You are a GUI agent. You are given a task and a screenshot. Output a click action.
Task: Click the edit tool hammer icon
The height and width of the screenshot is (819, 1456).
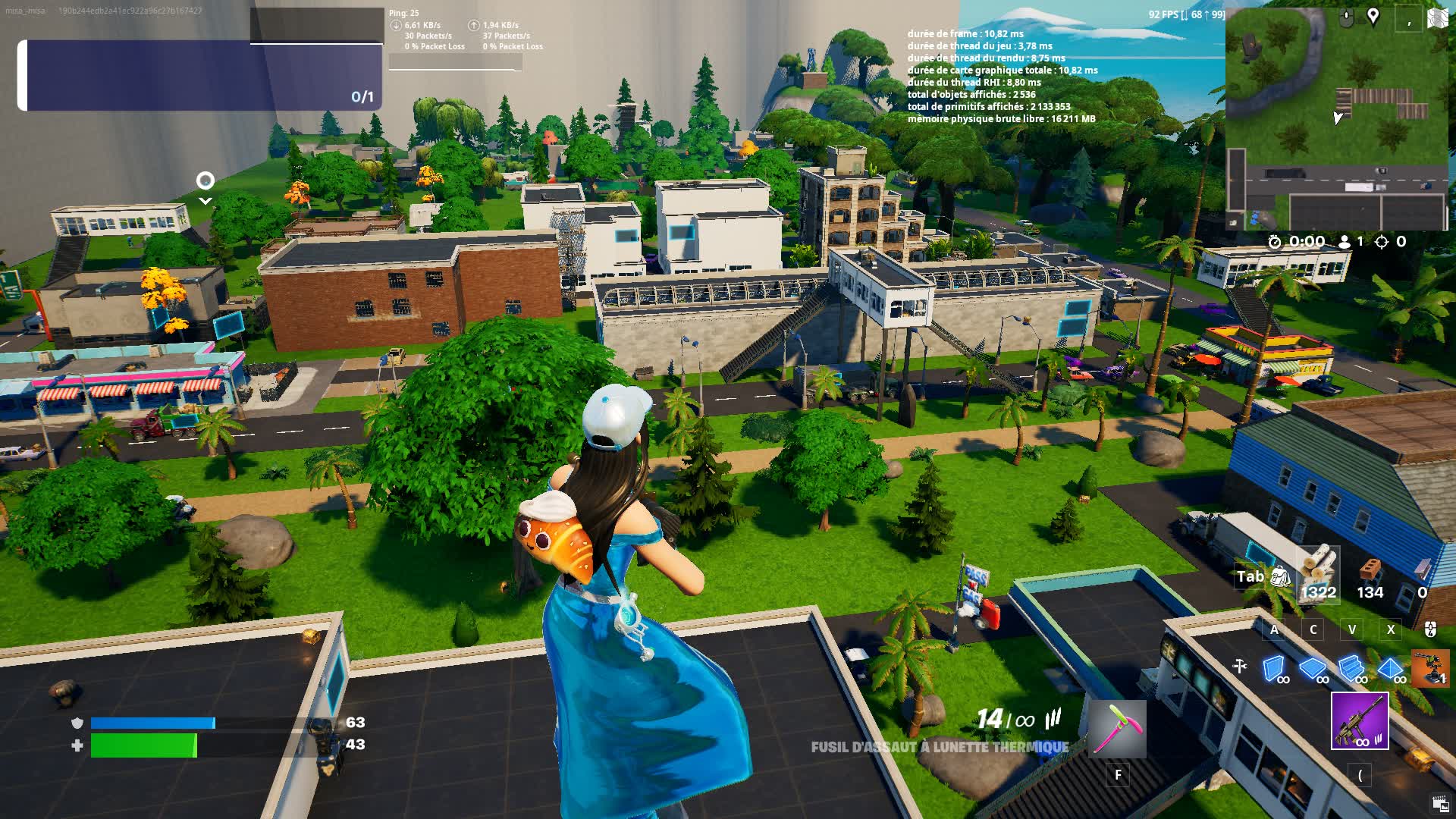[x=1239, y=665]
